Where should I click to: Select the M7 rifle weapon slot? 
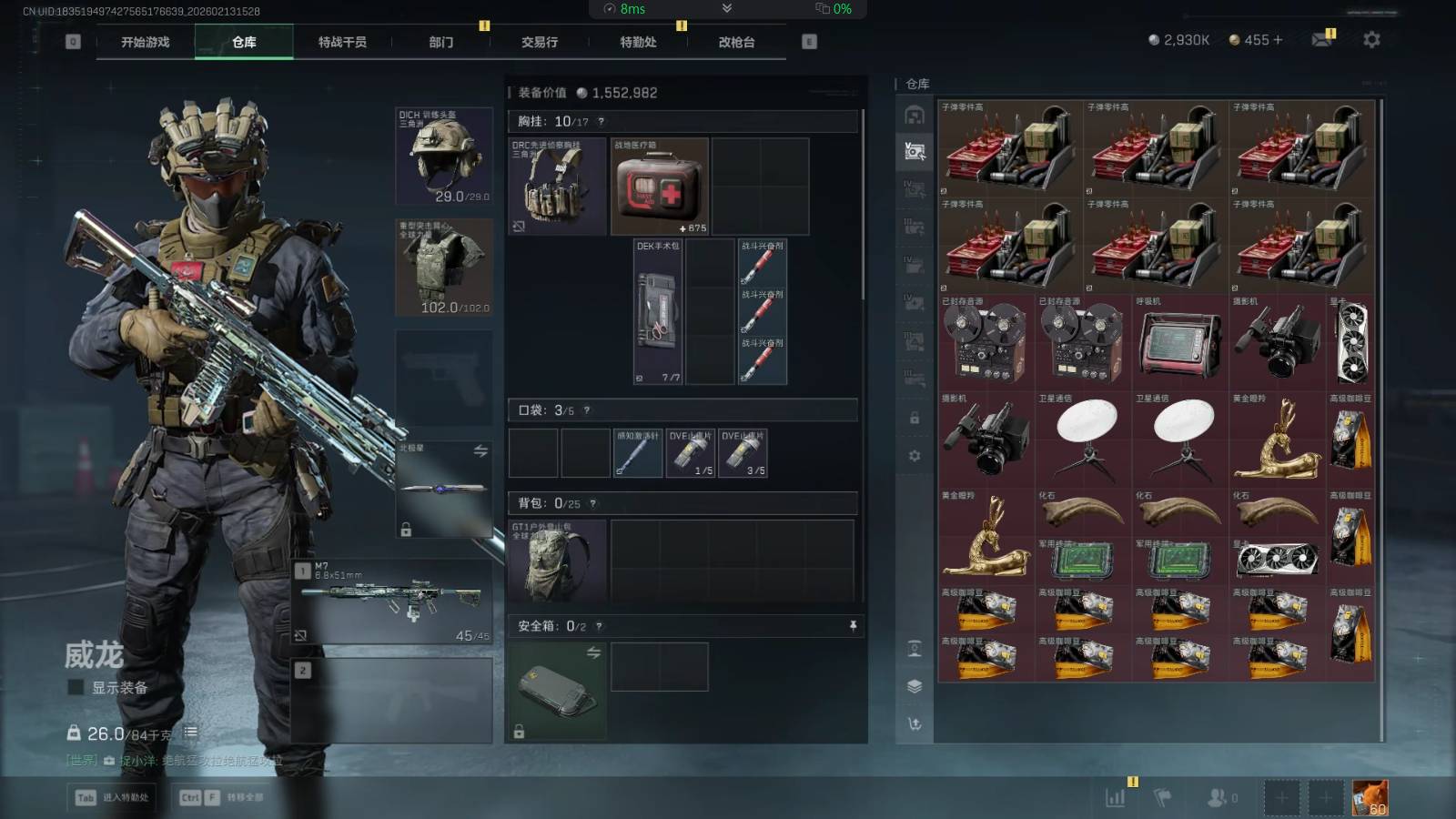pos(393,601)
